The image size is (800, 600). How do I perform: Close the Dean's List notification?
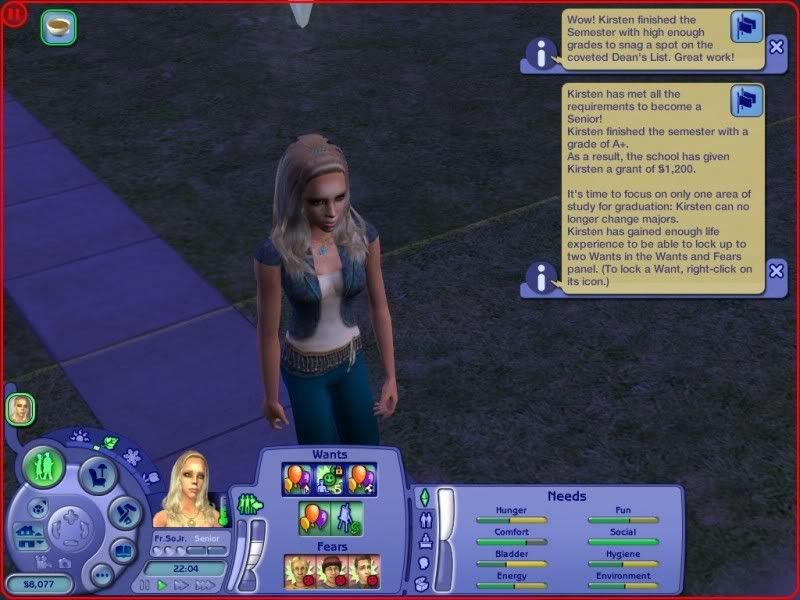(x=777, y=46)
